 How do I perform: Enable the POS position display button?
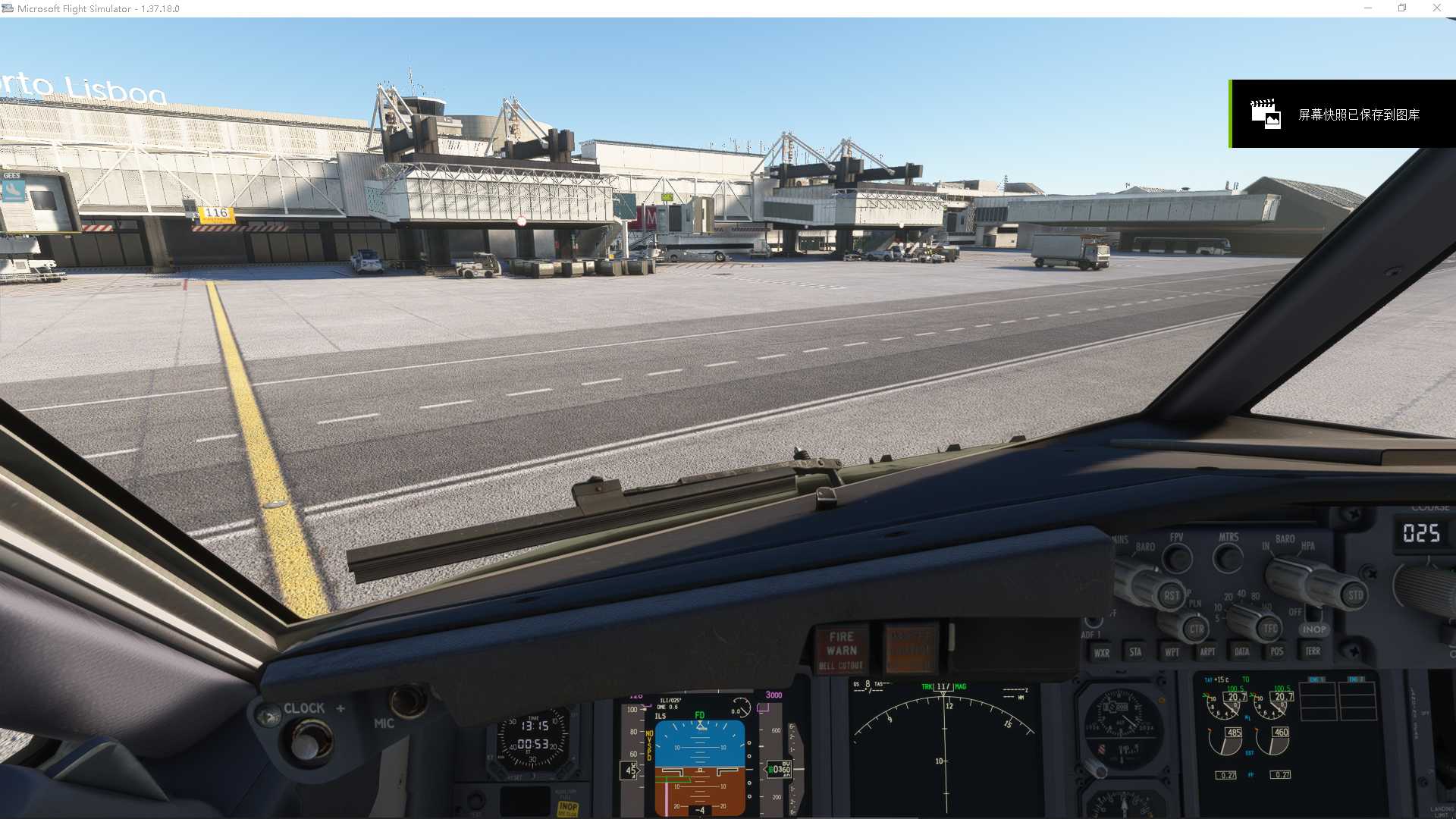tap(1277, 651)
